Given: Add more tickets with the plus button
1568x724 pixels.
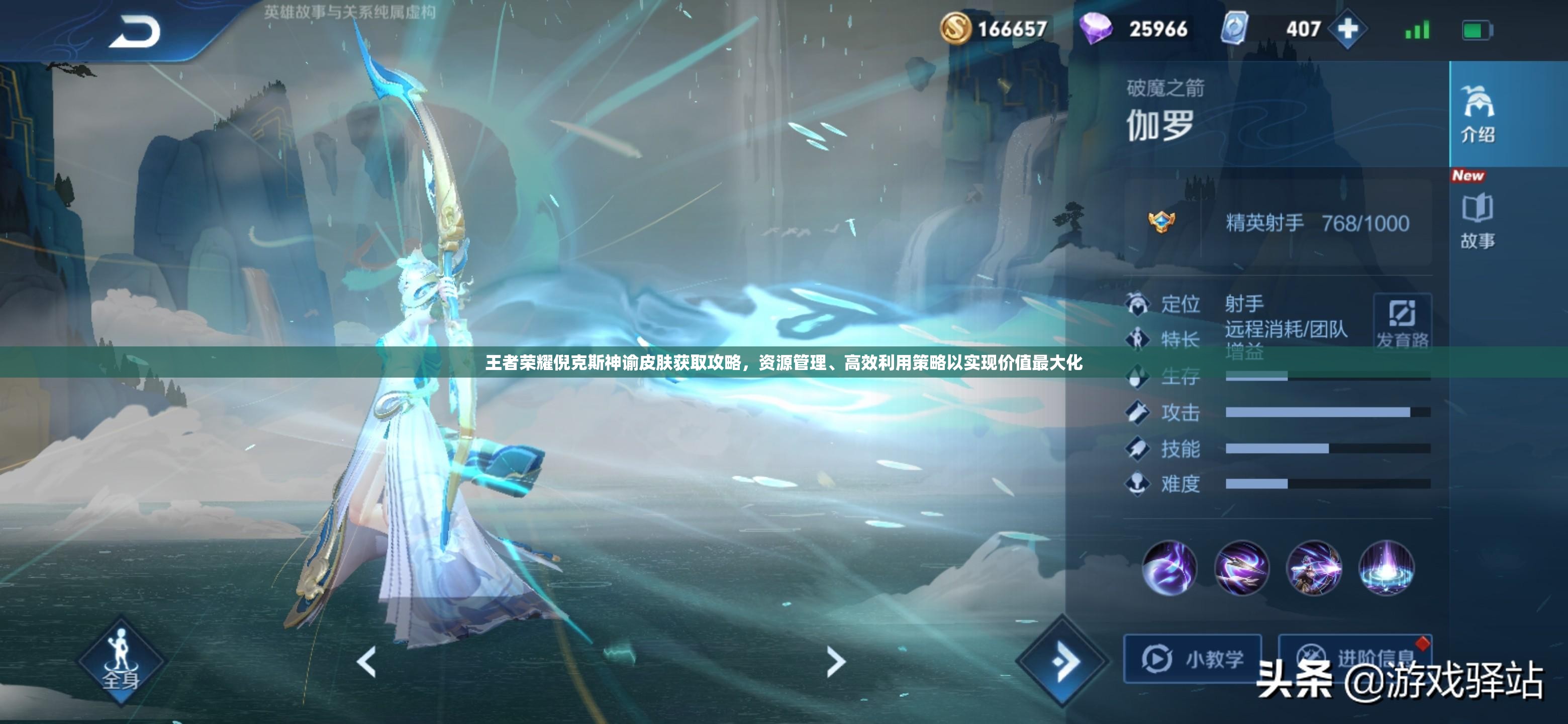Looking at the screenshot, I should [x=1348, y=29].
